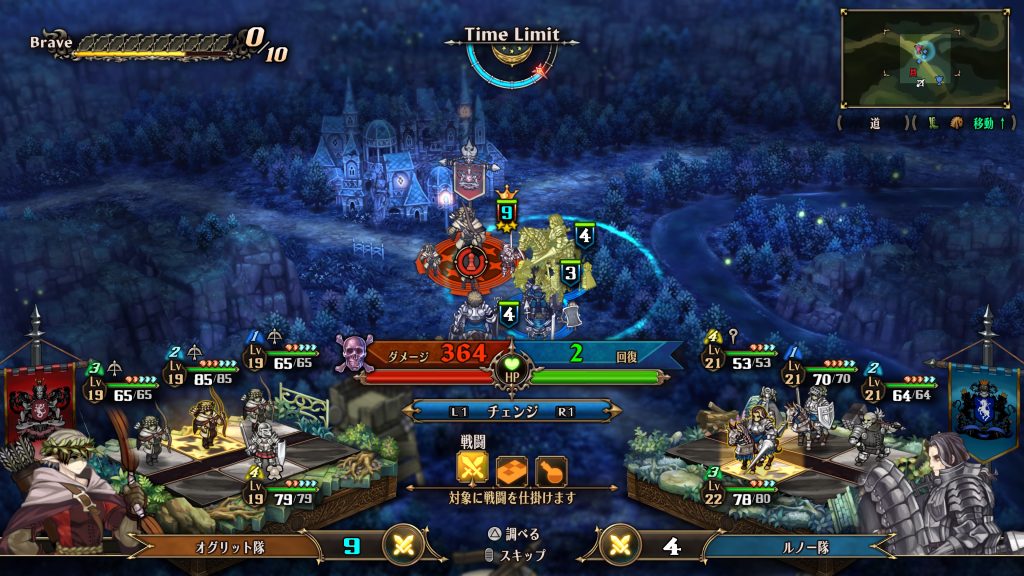Select the allied member with 70/70 HP
Image resolution: width=1024 pixels, height=576 pixels.
812,408
